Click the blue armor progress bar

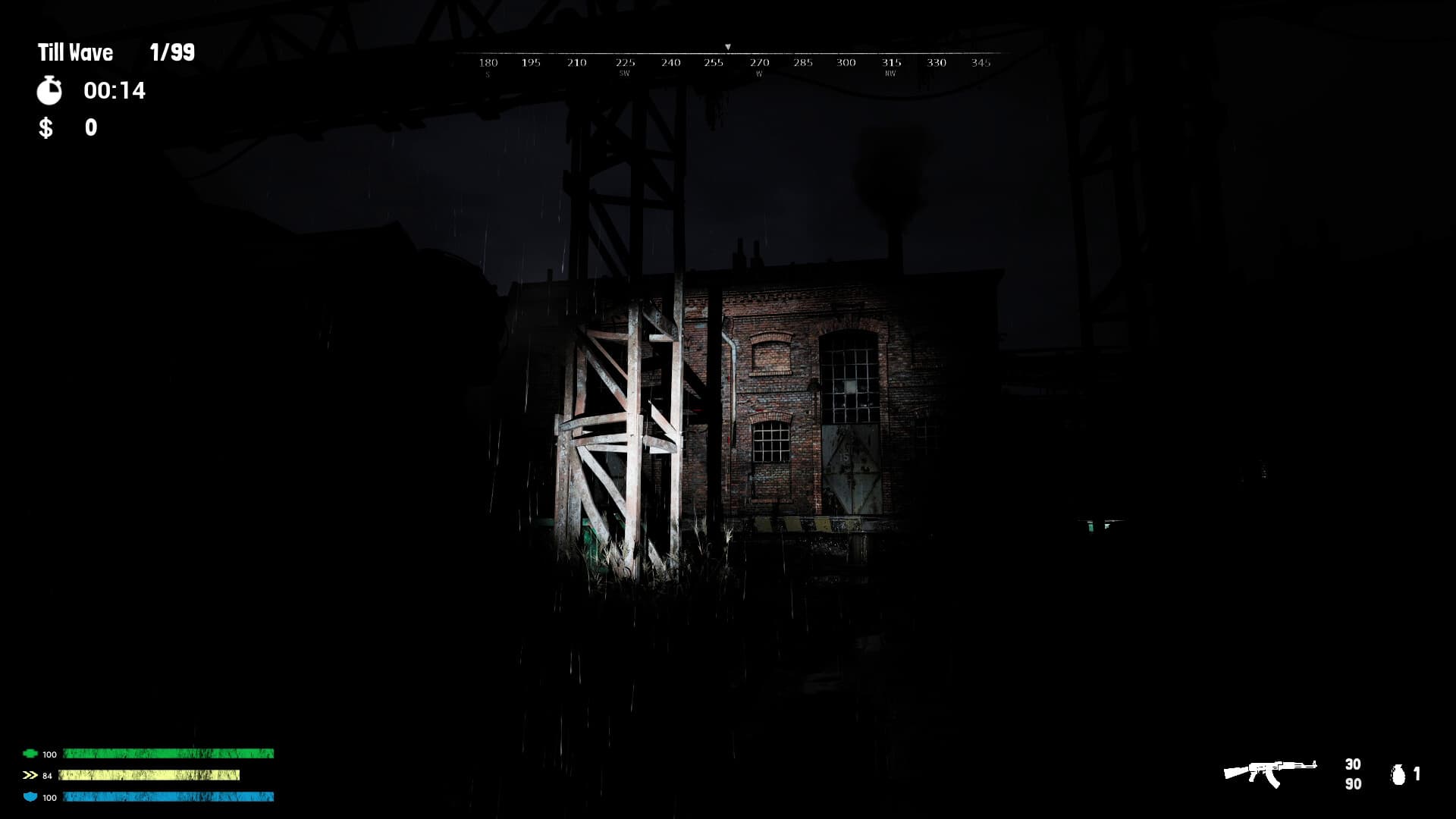tap(168, 797)
